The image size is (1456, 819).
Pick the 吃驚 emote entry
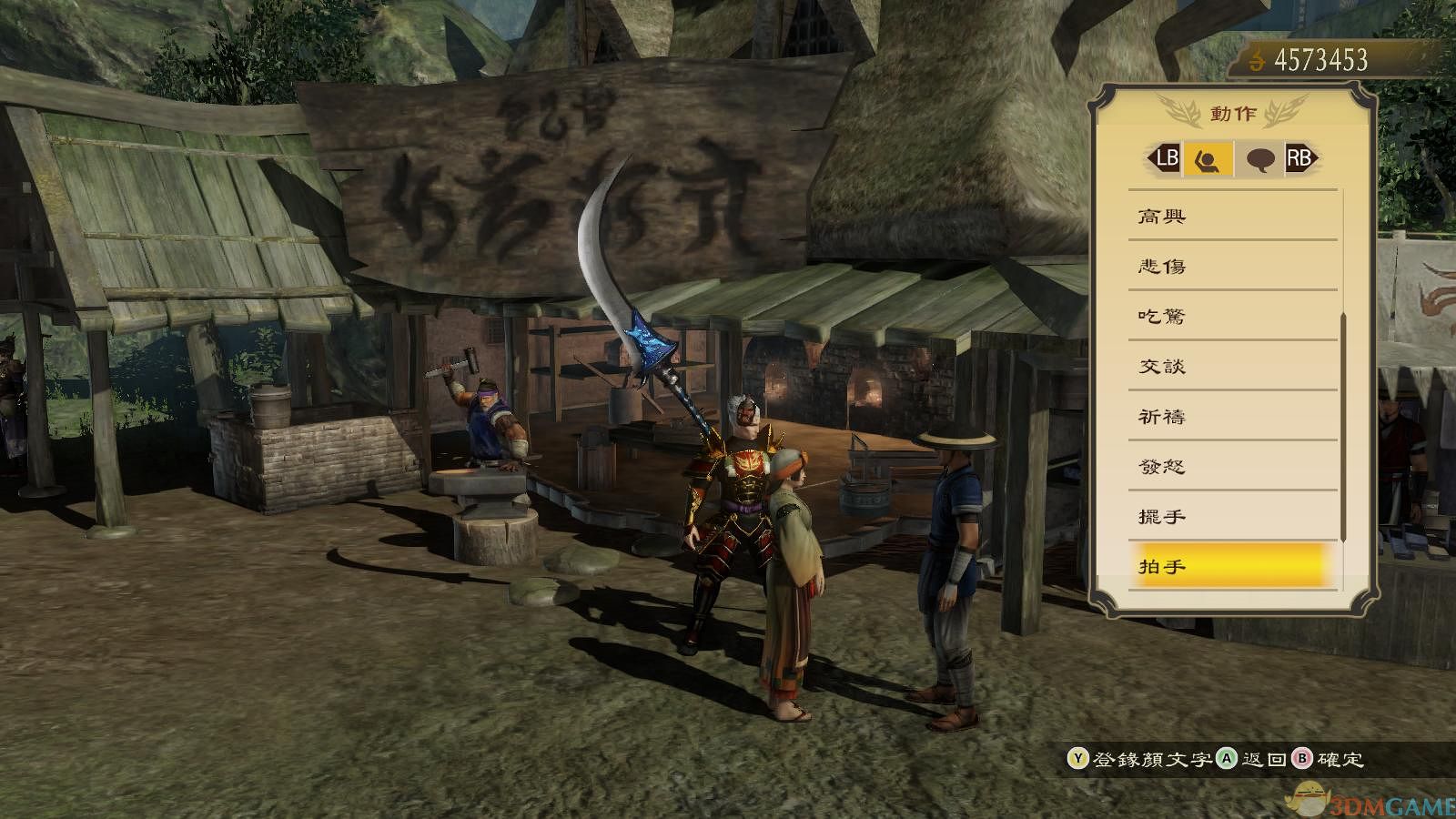click(1232, 317)
